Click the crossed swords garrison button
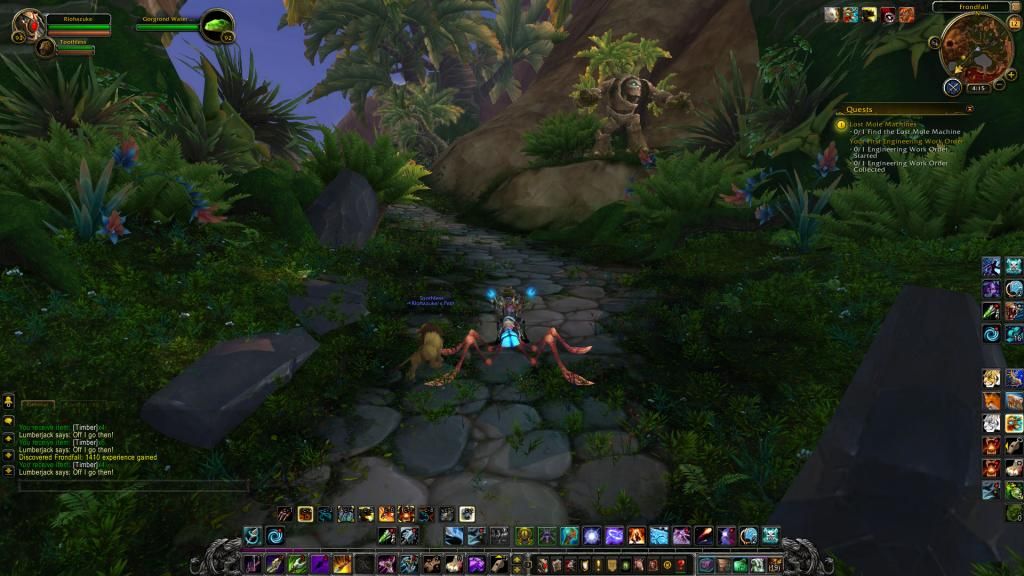Screen dimensions: 1024x576 click(952, 87)
